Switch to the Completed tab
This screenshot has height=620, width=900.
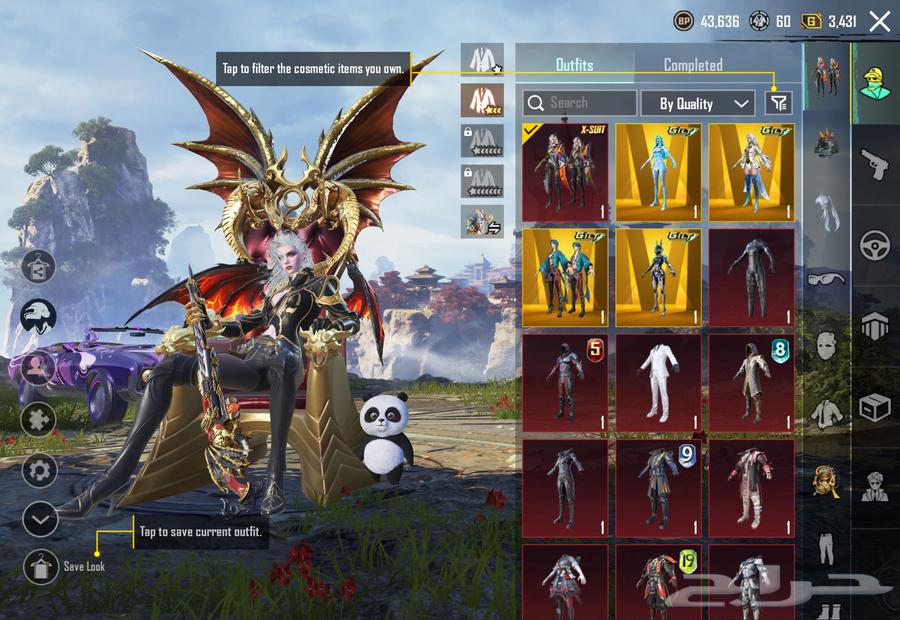pos(692,65)
